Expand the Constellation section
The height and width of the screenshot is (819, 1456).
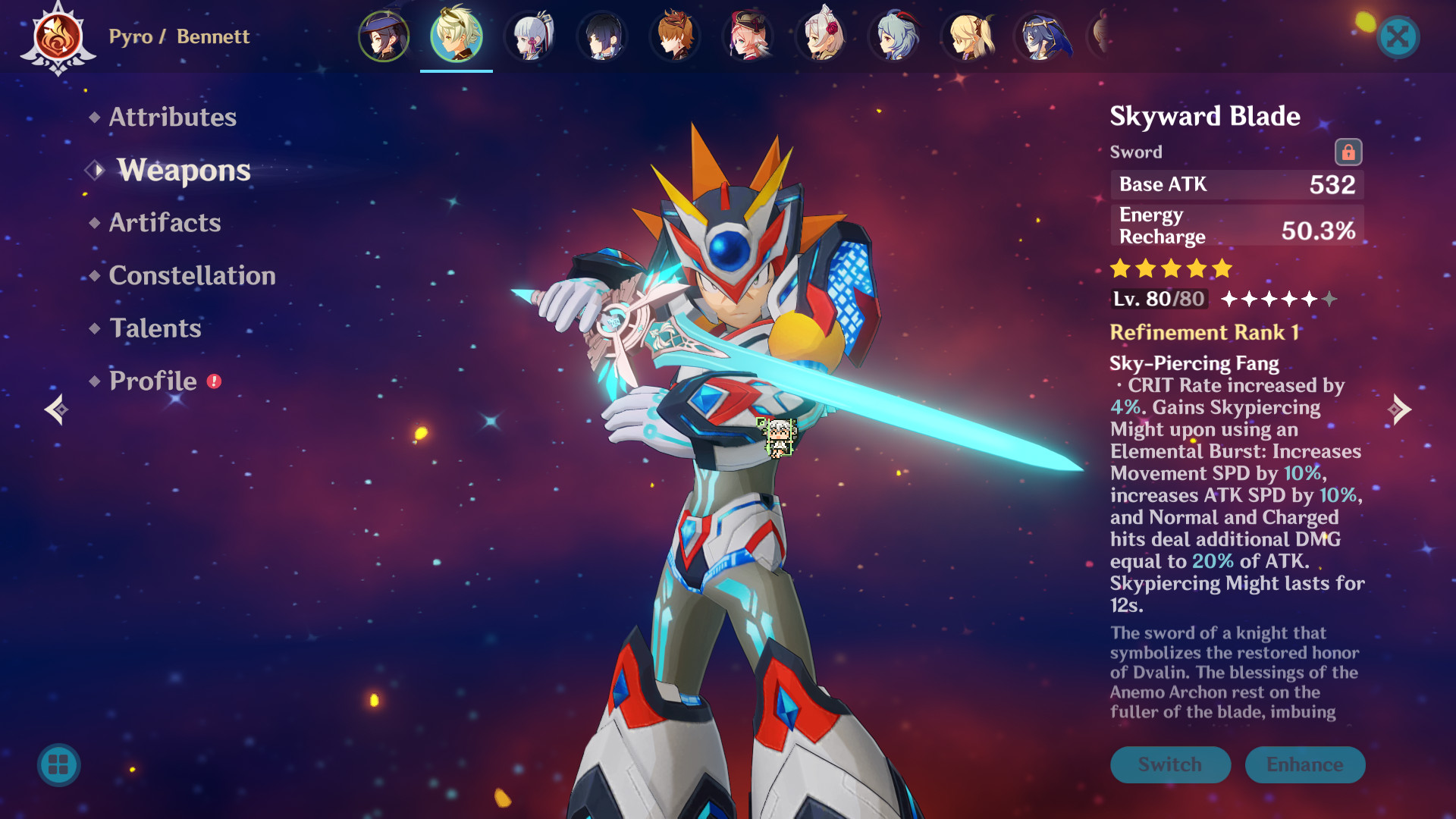click(x=193, y=276)
